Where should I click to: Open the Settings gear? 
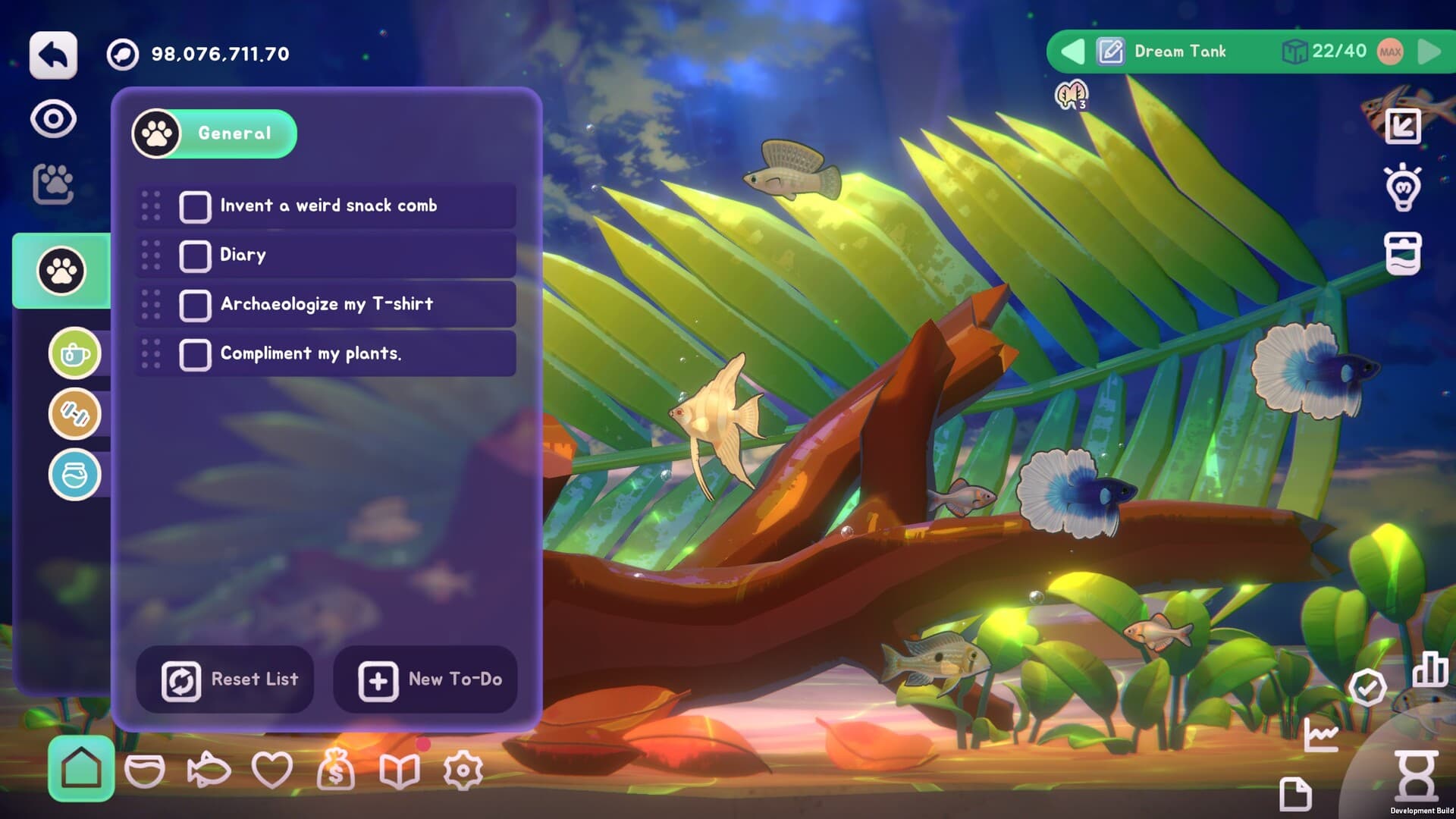(x=463, y=770)
